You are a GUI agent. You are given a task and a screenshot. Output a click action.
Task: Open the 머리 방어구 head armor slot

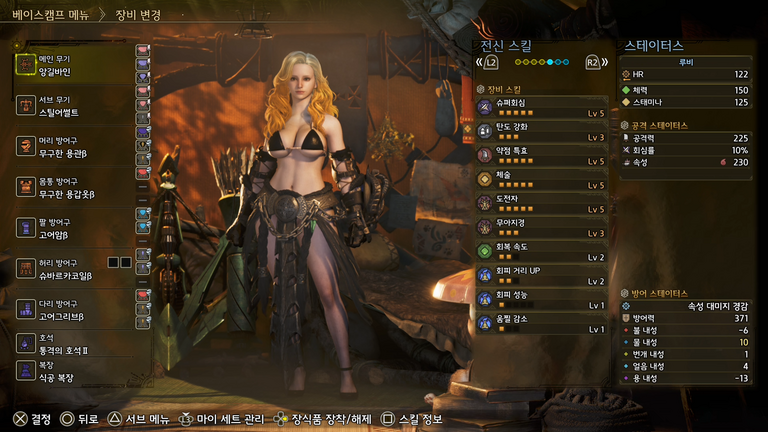coord(70,146)
